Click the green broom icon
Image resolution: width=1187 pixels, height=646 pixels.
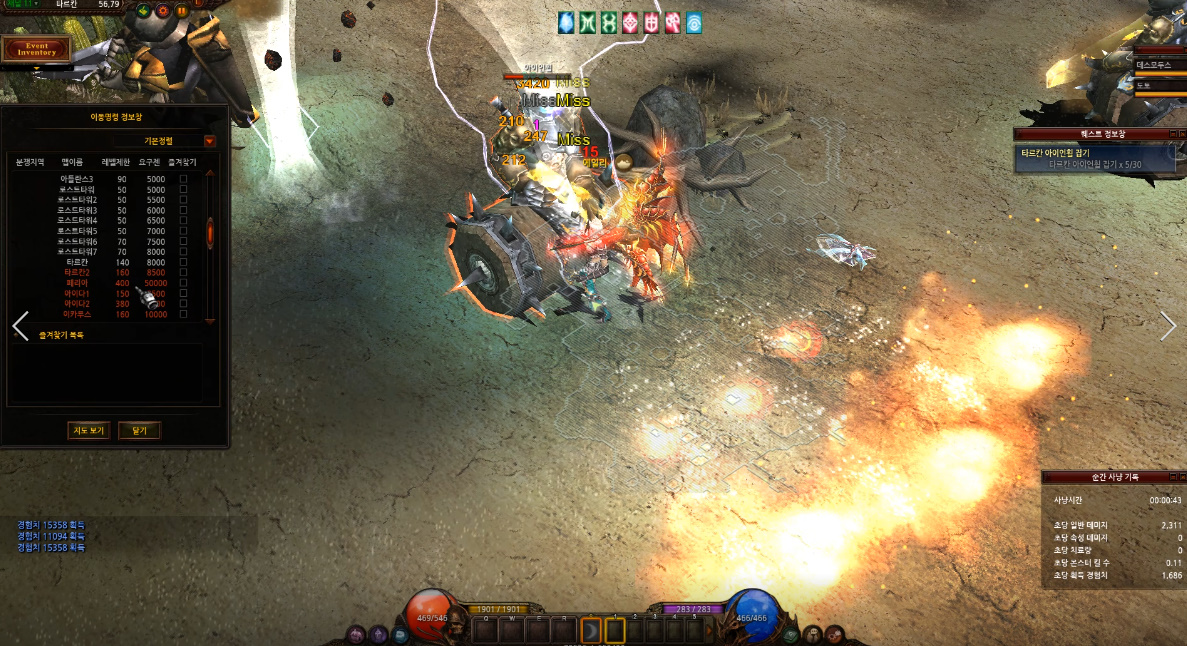point(144,11)
